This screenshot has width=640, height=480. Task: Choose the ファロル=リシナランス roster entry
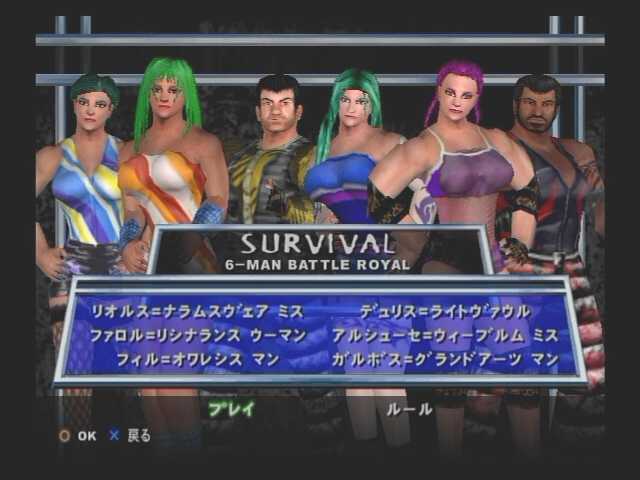(x=195, y=334)
